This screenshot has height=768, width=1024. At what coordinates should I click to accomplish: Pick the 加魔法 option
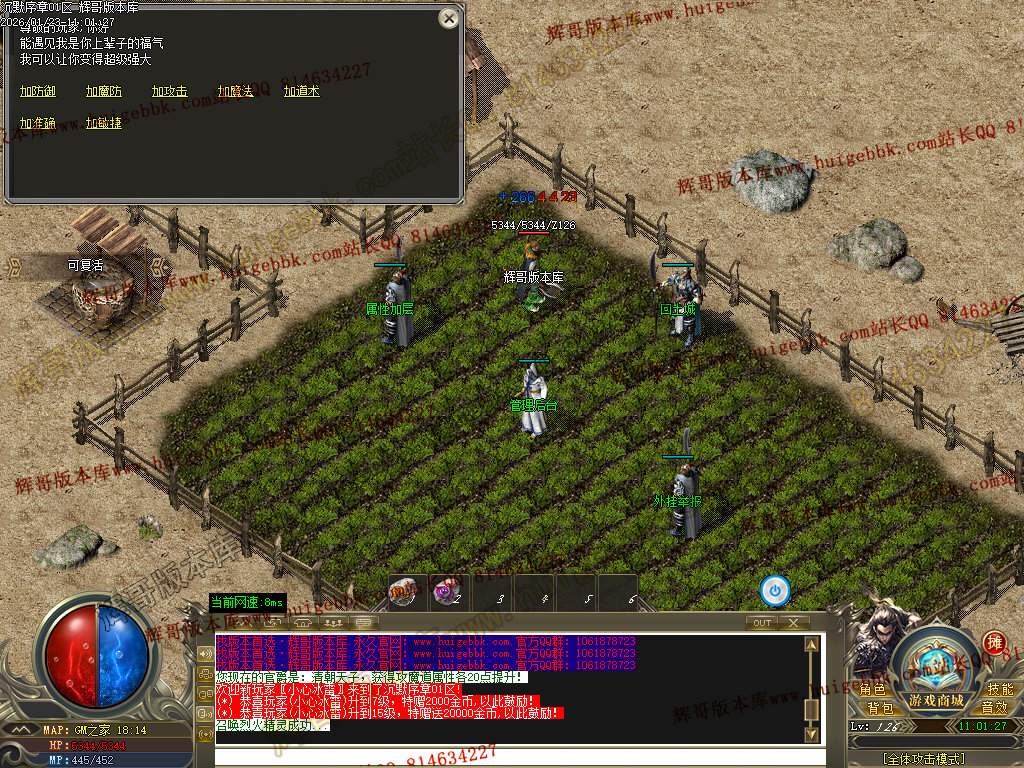click(x=236, y=91)
